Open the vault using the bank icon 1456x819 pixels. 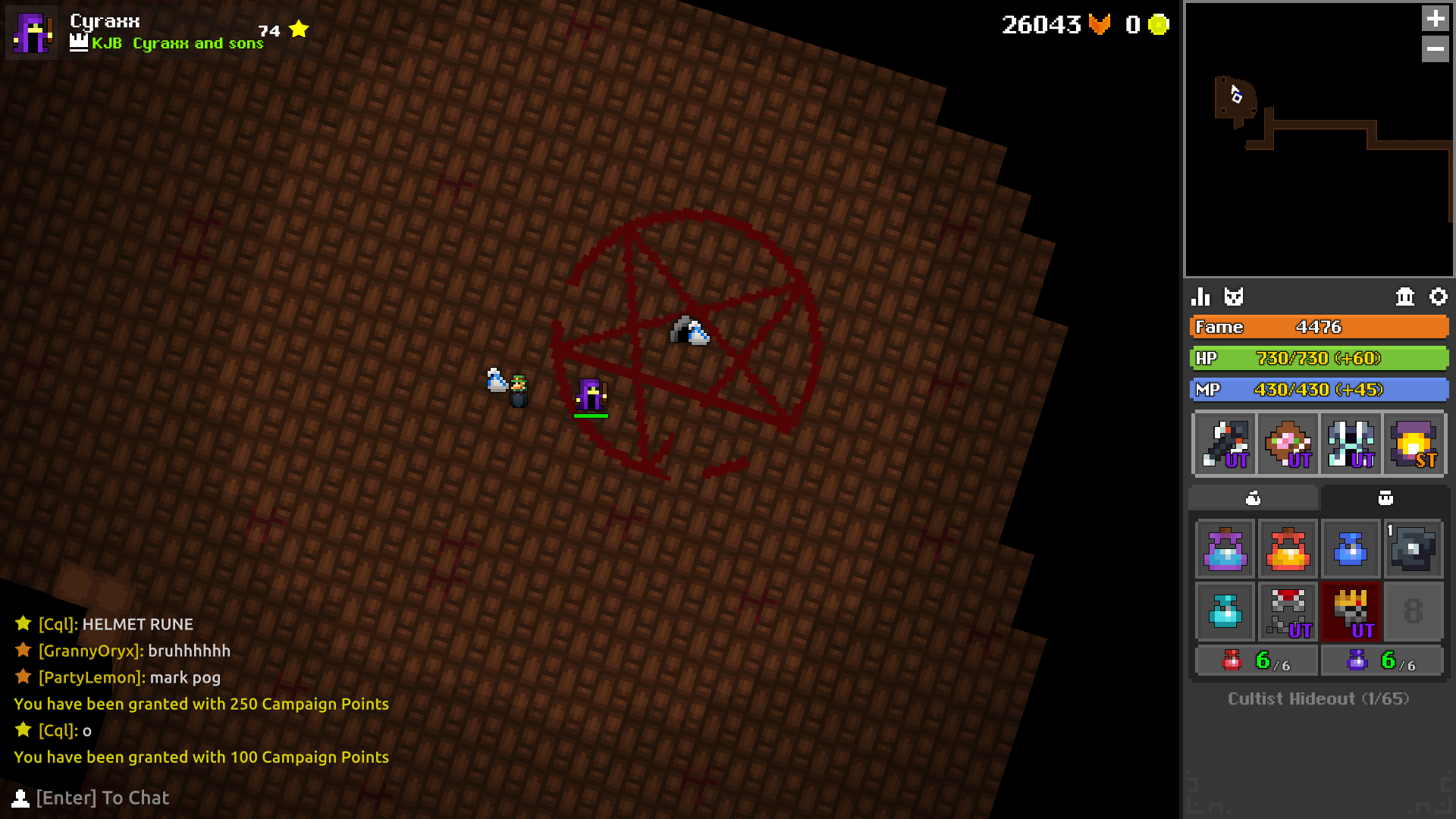coord(1404,297)
